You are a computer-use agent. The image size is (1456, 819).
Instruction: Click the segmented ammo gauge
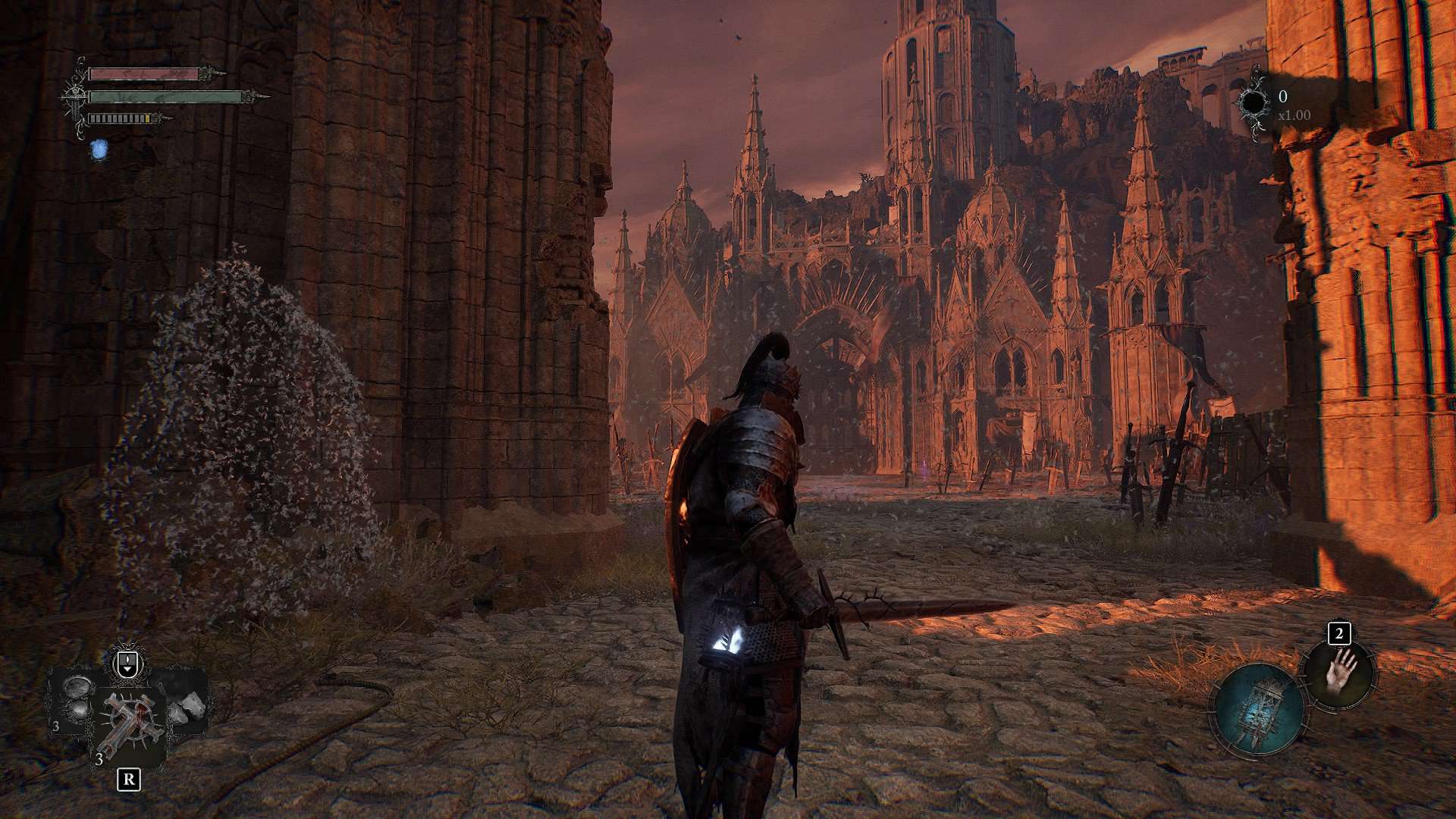[119, 118]
